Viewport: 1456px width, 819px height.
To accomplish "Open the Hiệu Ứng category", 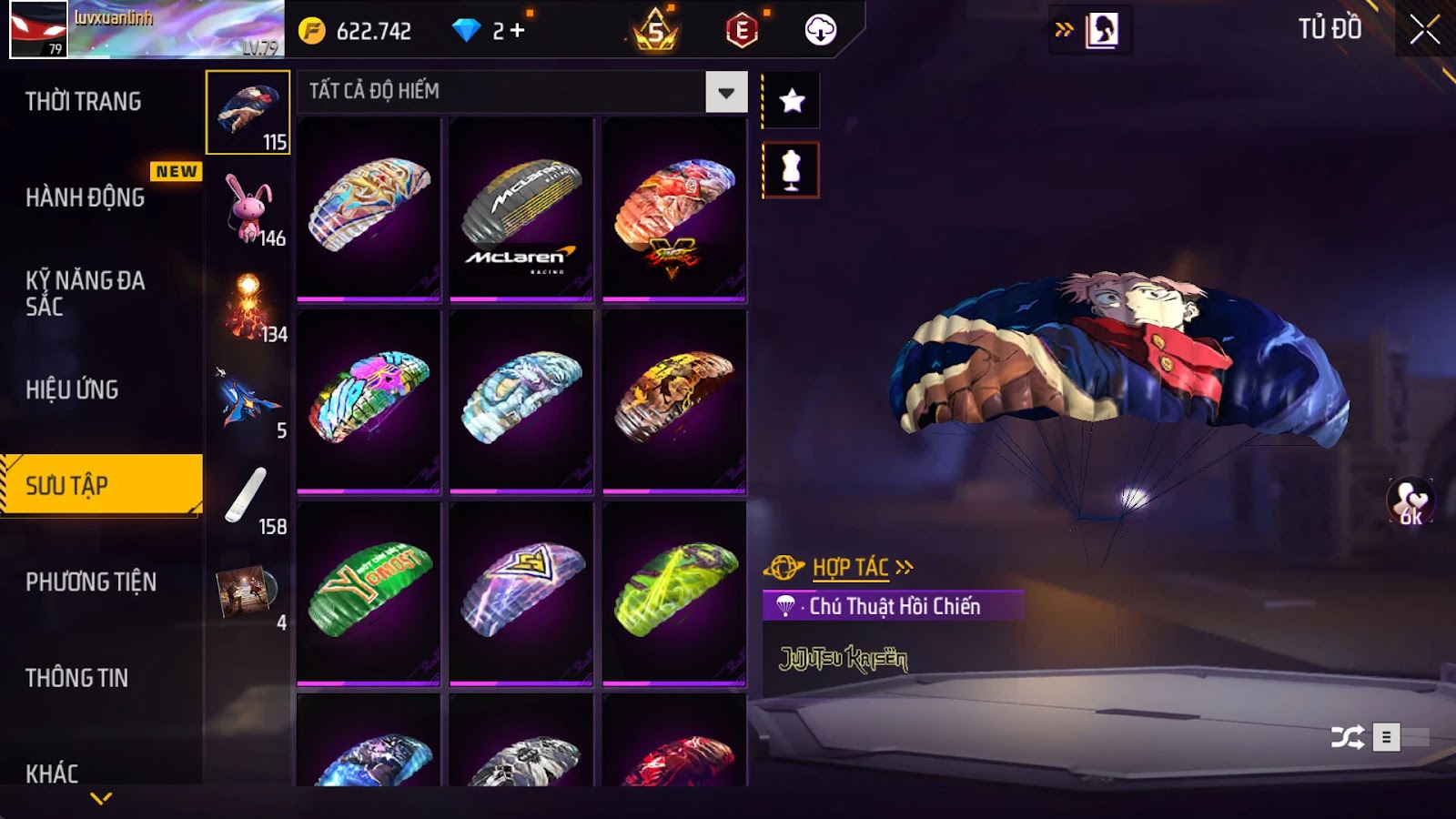I will (x=73, y=389).
